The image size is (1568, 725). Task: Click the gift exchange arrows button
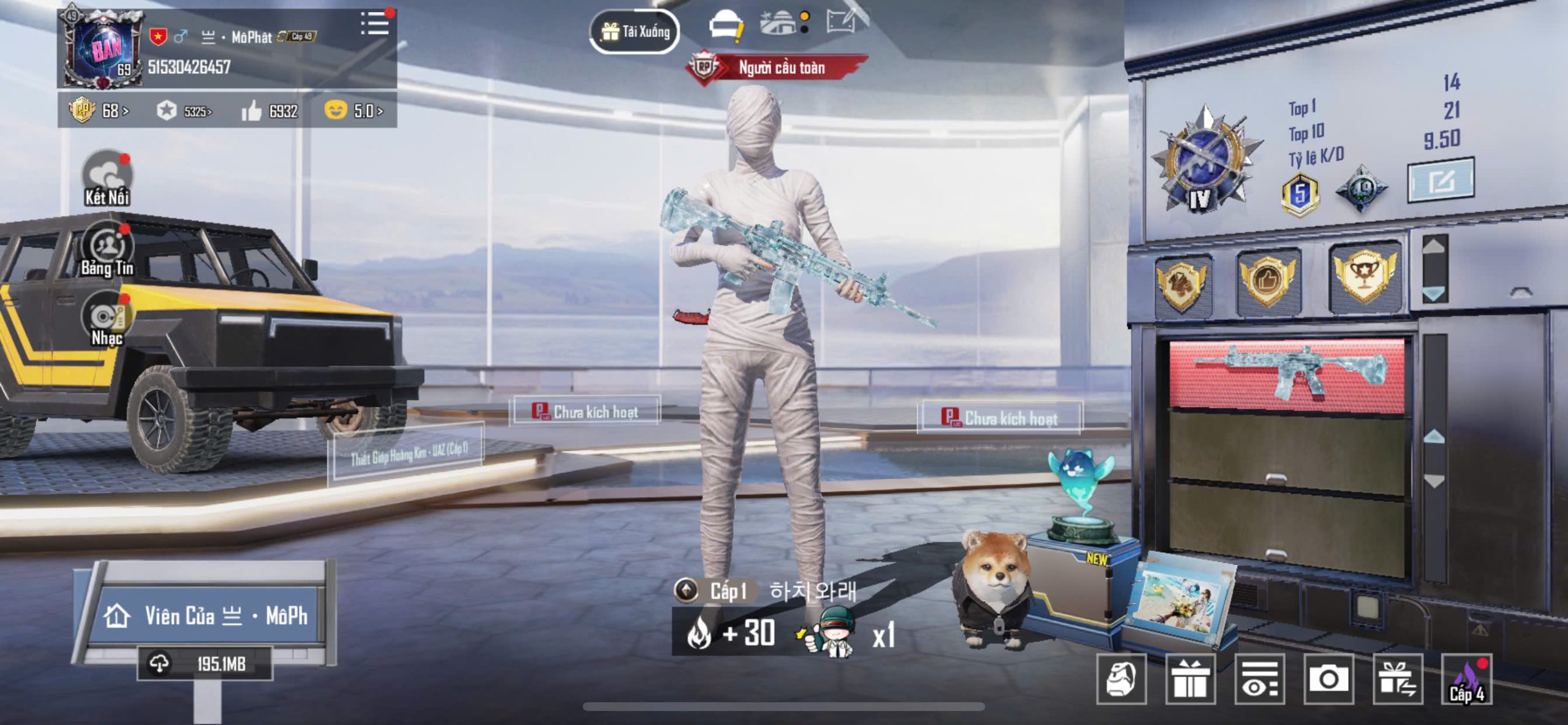tap(1397, 678)
